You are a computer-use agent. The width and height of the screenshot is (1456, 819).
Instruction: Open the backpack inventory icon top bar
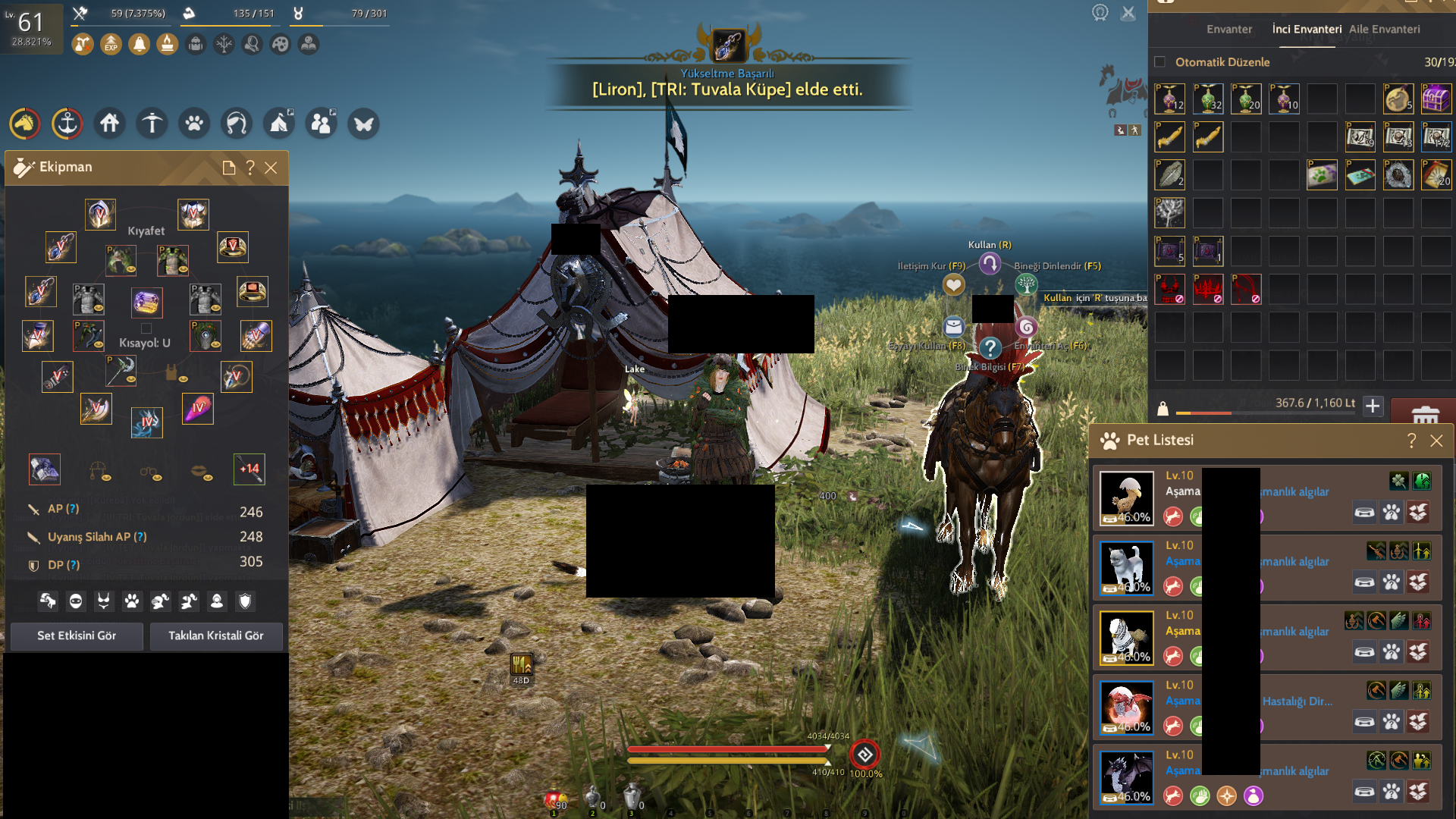196,44
